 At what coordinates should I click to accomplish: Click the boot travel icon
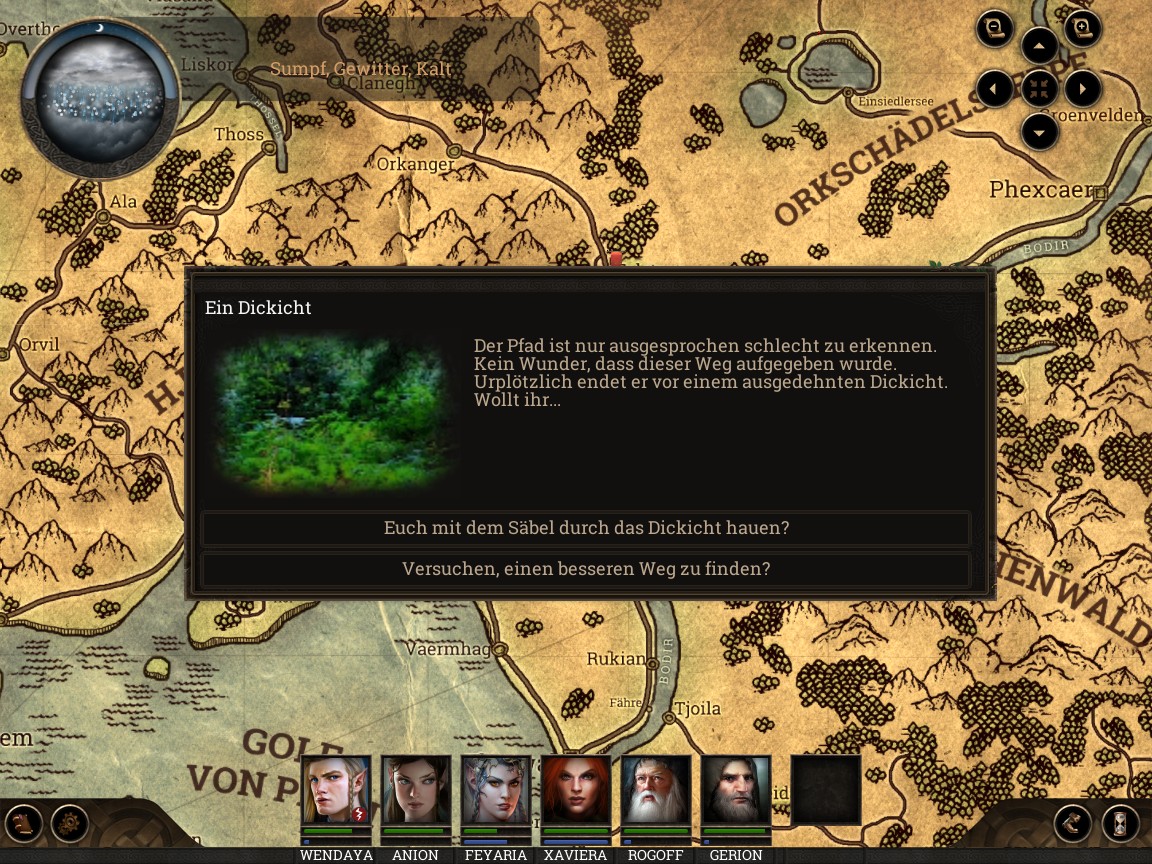click(x=1073, y=824)
